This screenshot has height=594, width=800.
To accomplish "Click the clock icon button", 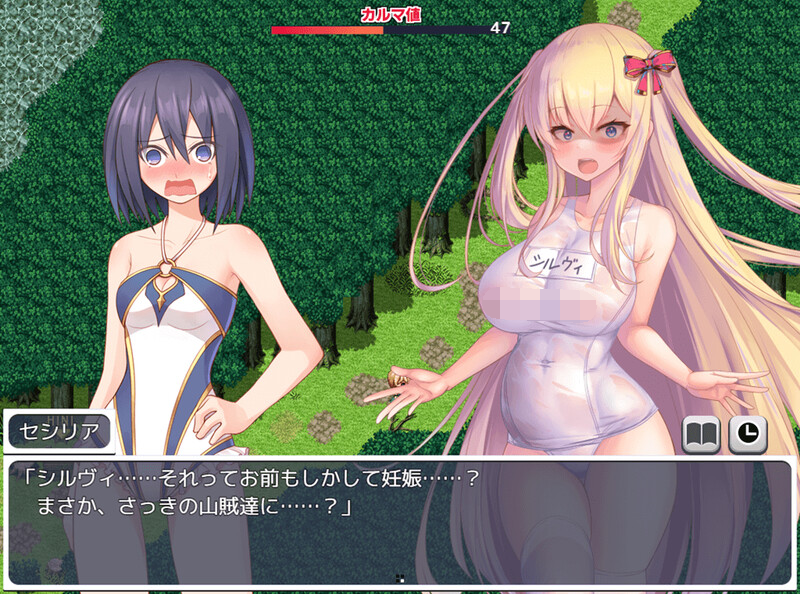I will 747,434.
